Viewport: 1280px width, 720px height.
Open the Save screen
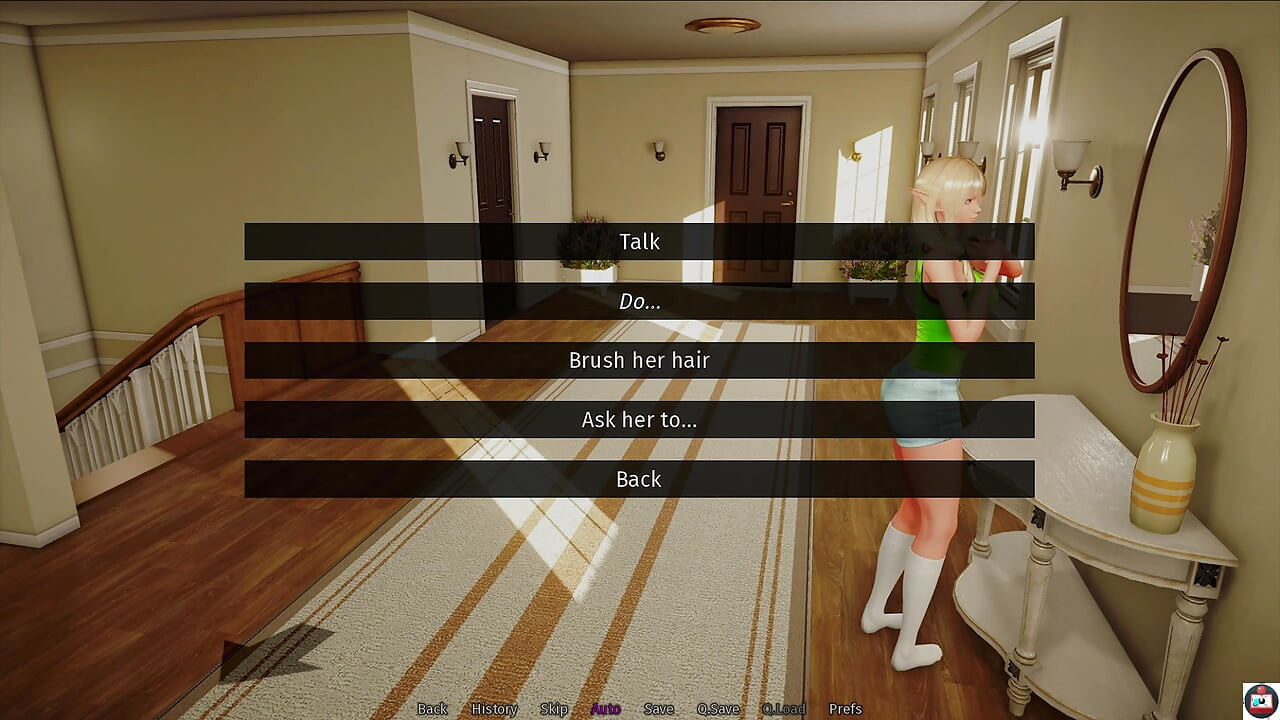(x=659, y=708)
